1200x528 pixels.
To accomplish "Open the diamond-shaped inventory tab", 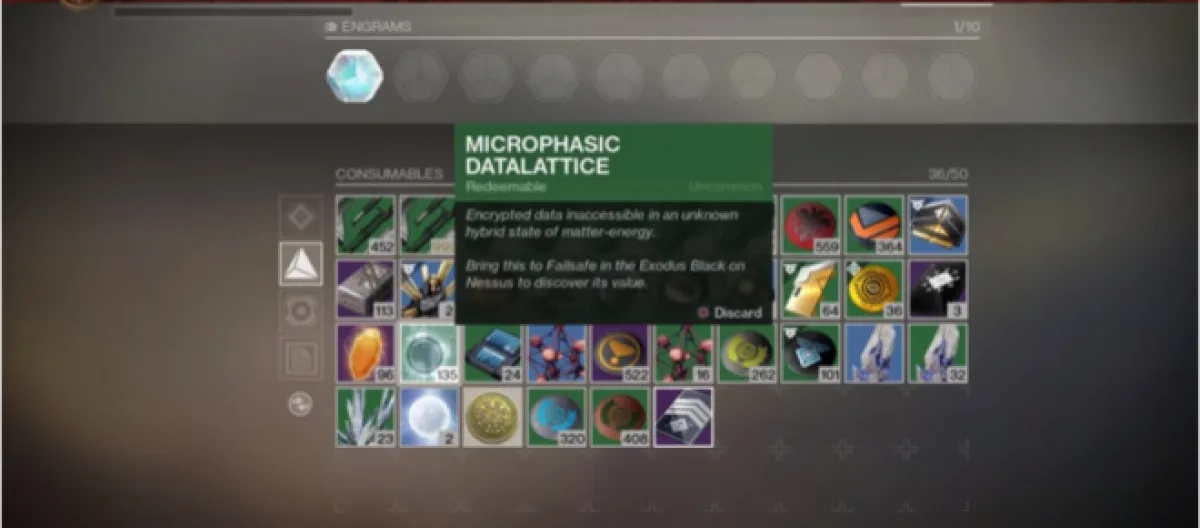I will coord(301,216).
